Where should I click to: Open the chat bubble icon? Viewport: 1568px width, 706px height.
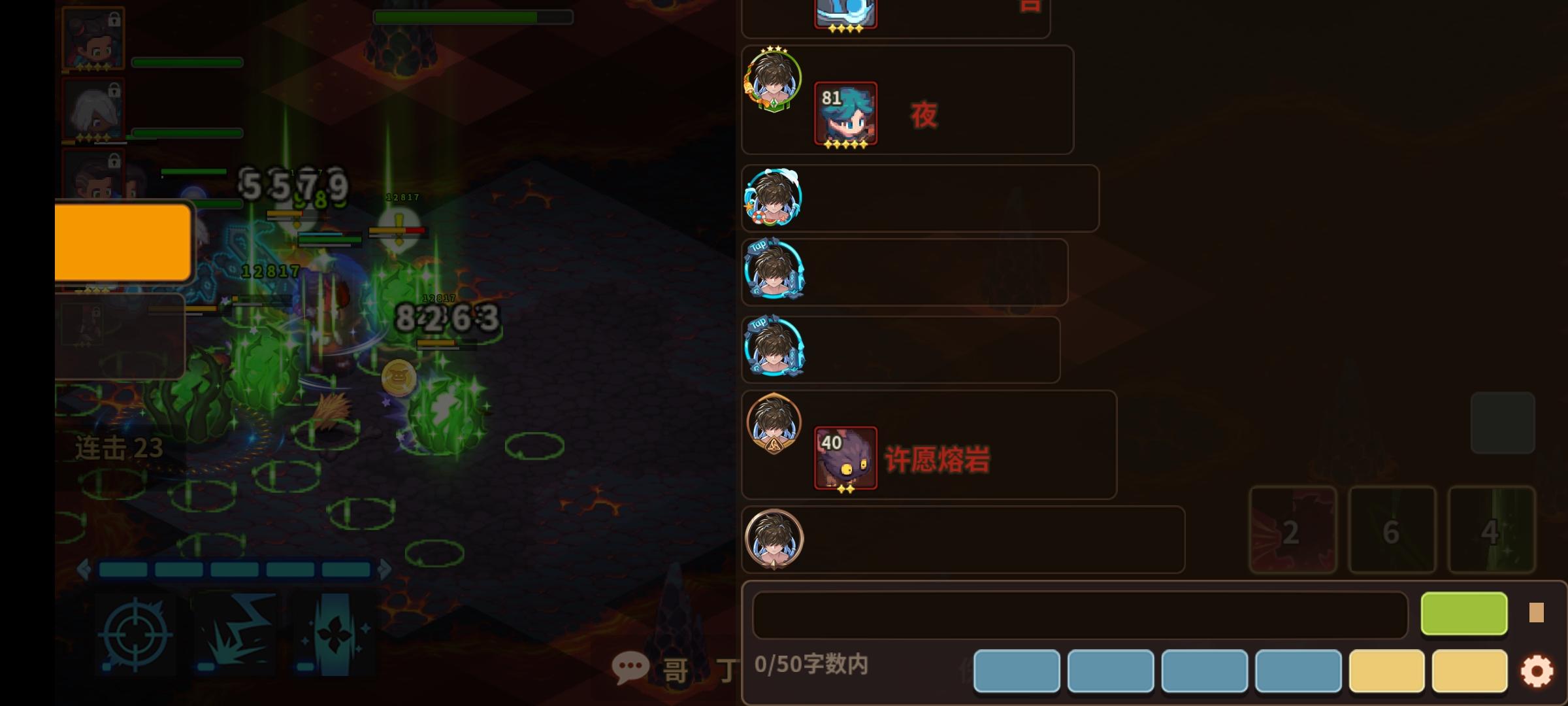pyautogui.click(x=629, y=667)
